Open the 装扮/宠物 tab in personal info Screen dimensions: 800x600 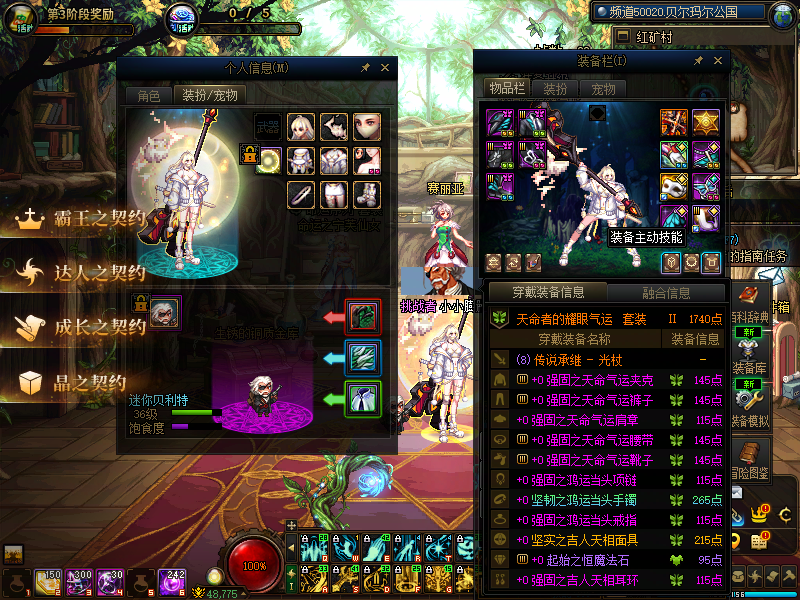point(209,95)
